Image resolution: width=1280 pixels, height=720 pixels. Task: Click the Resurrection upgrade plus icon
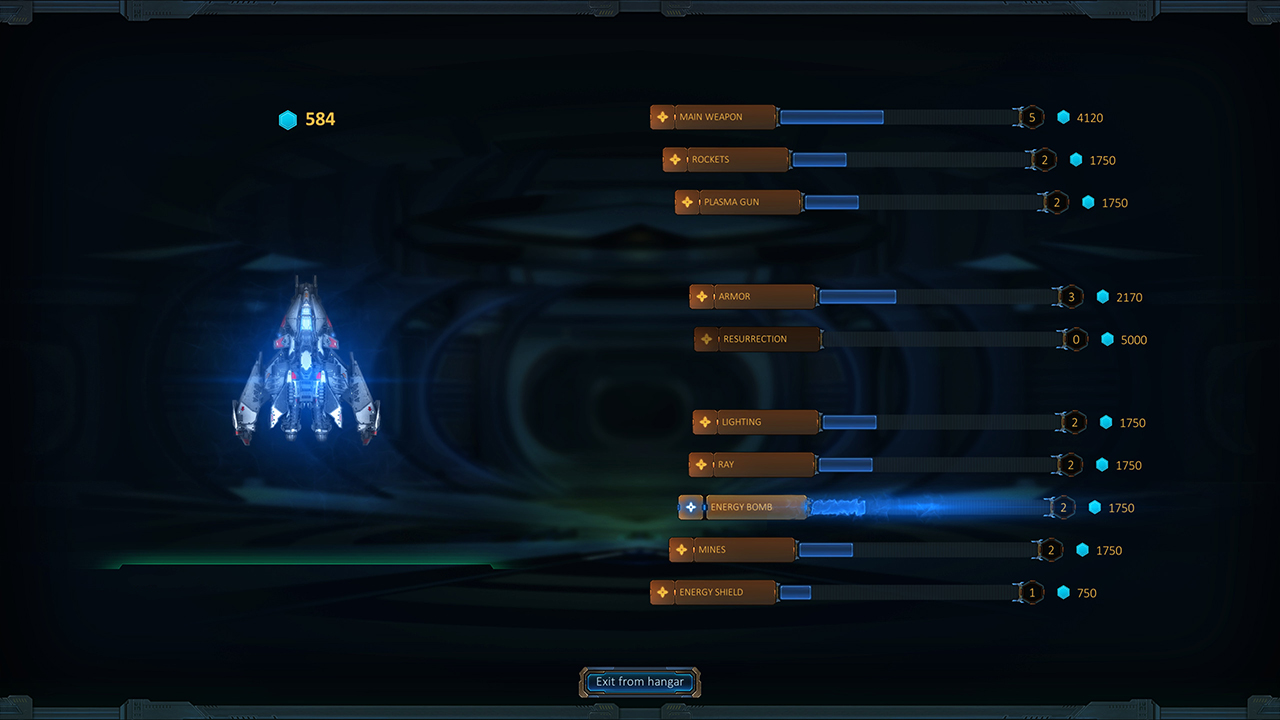706,339
